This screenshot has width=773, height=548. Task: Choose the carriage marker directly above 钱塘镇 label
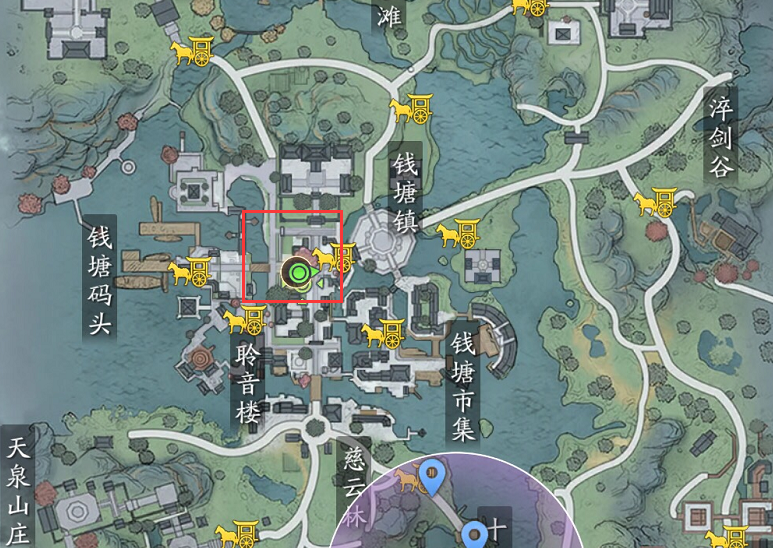[410, 107]
